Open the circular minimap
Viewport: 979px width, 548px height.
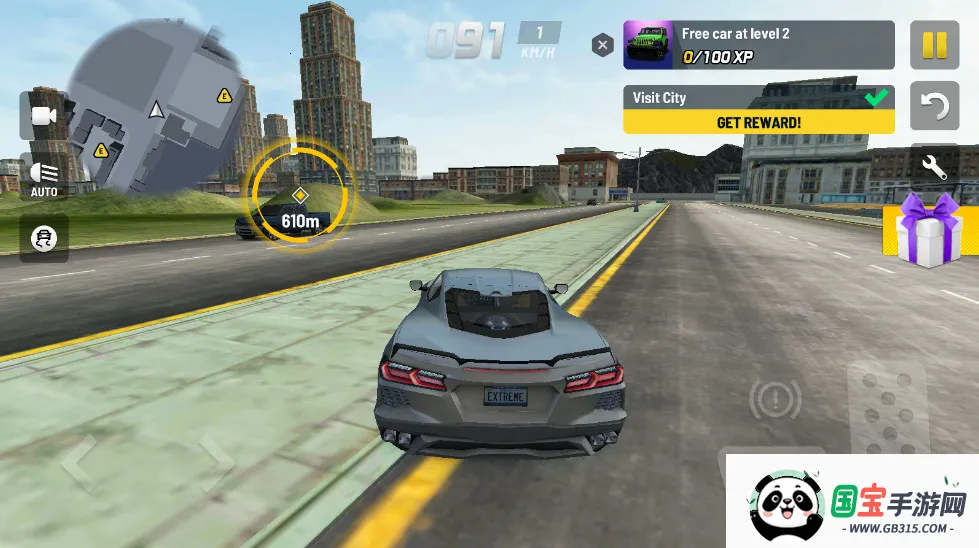pyautogui.click(x=155, y=112)
